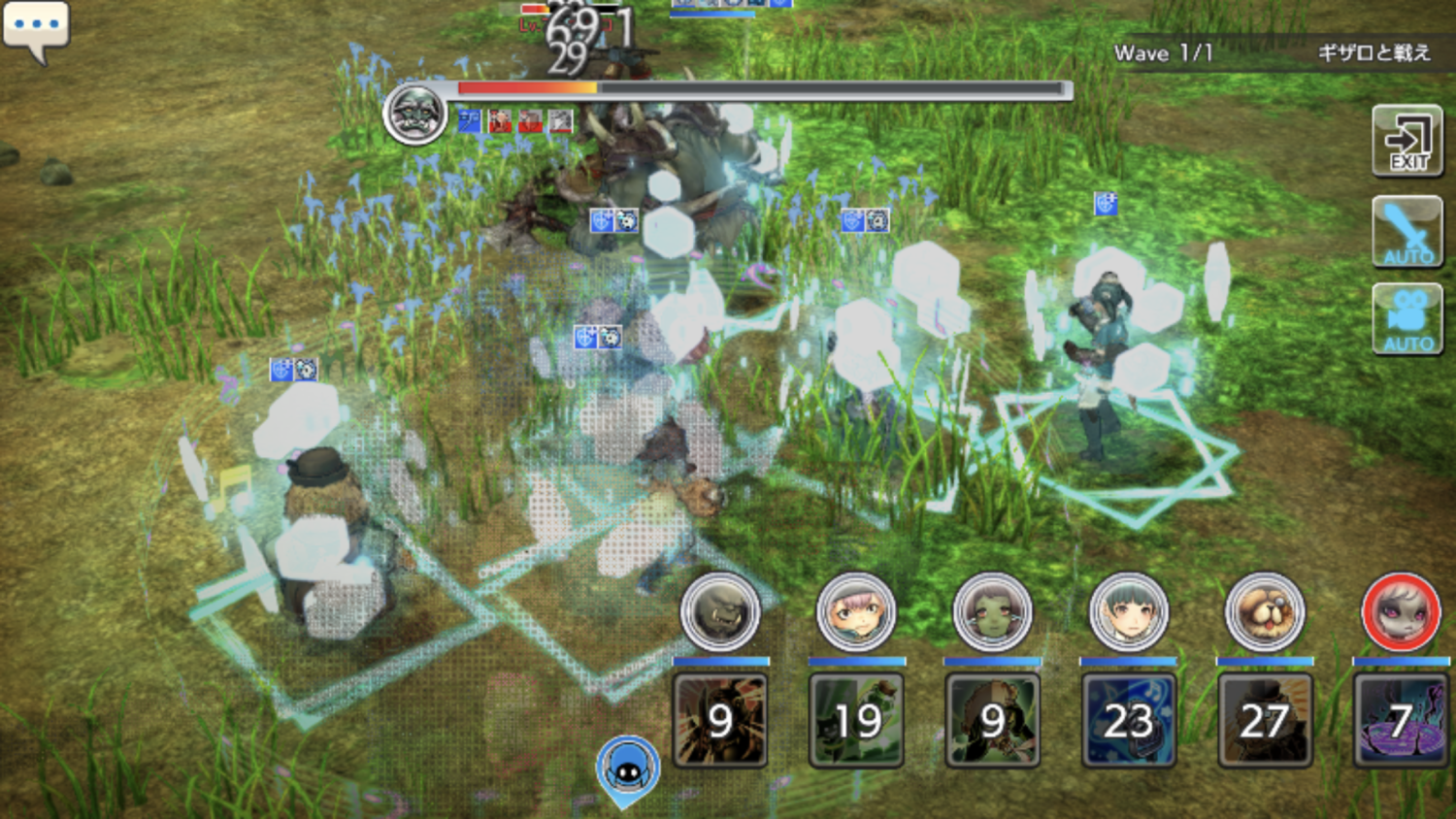The width and height of the screenshot is (1456, 819).
Task: Activate the skill with cooldown 27
Action: tap(1264, 720)
